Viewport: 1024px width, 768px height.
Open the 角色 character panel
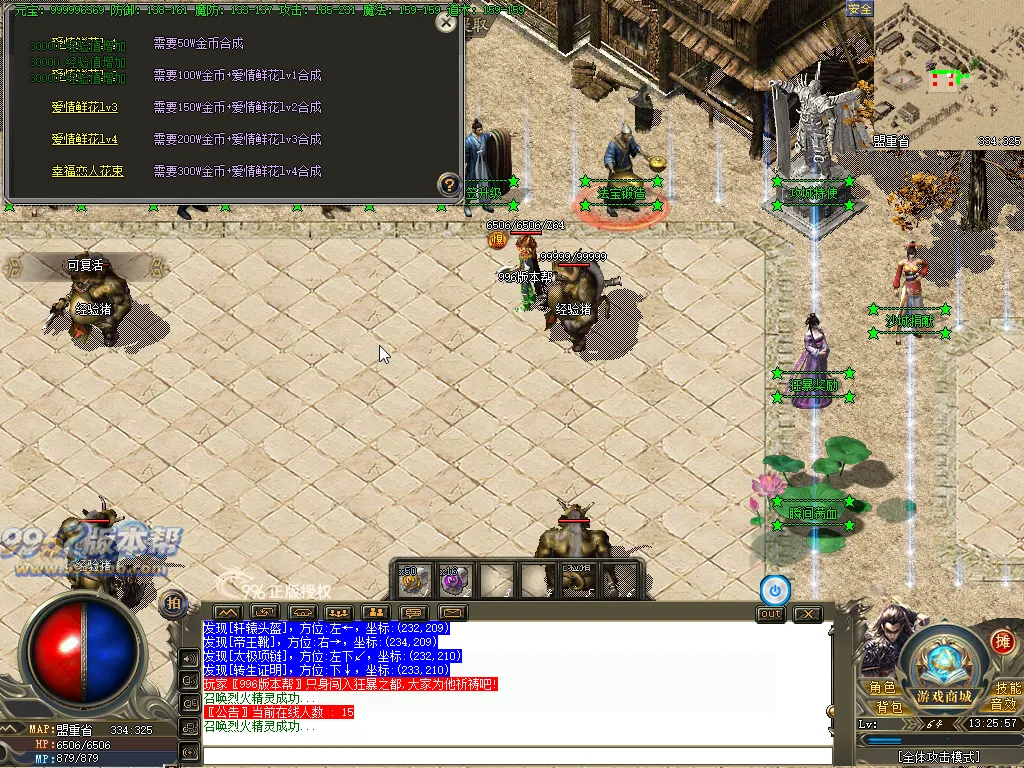click(882, 688)
